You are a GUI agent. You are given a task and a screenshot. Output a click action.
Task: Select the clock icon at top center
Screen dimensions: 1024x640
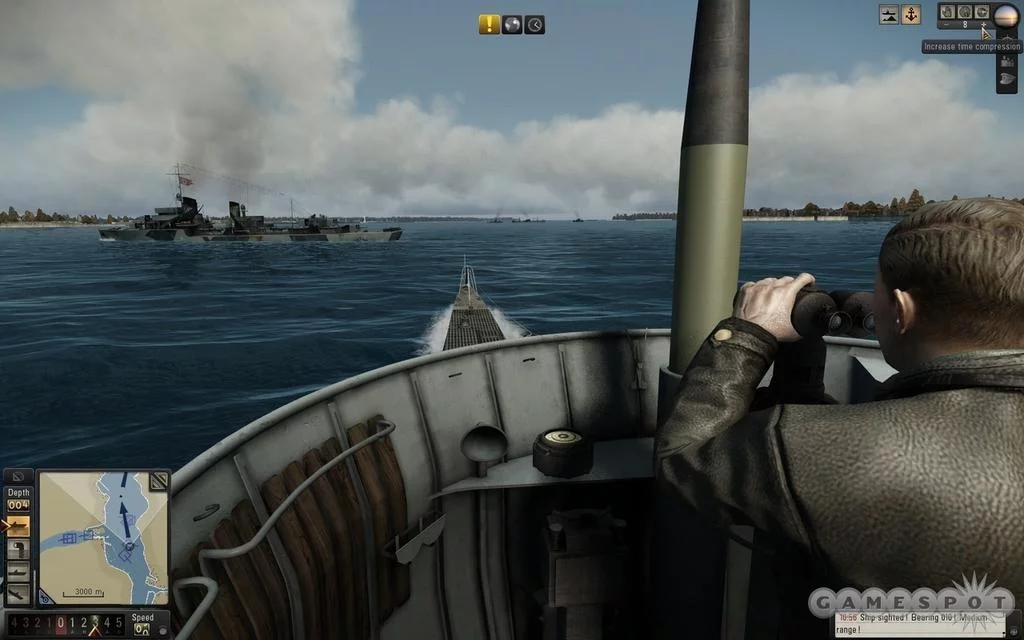click(x=535, y=25)
